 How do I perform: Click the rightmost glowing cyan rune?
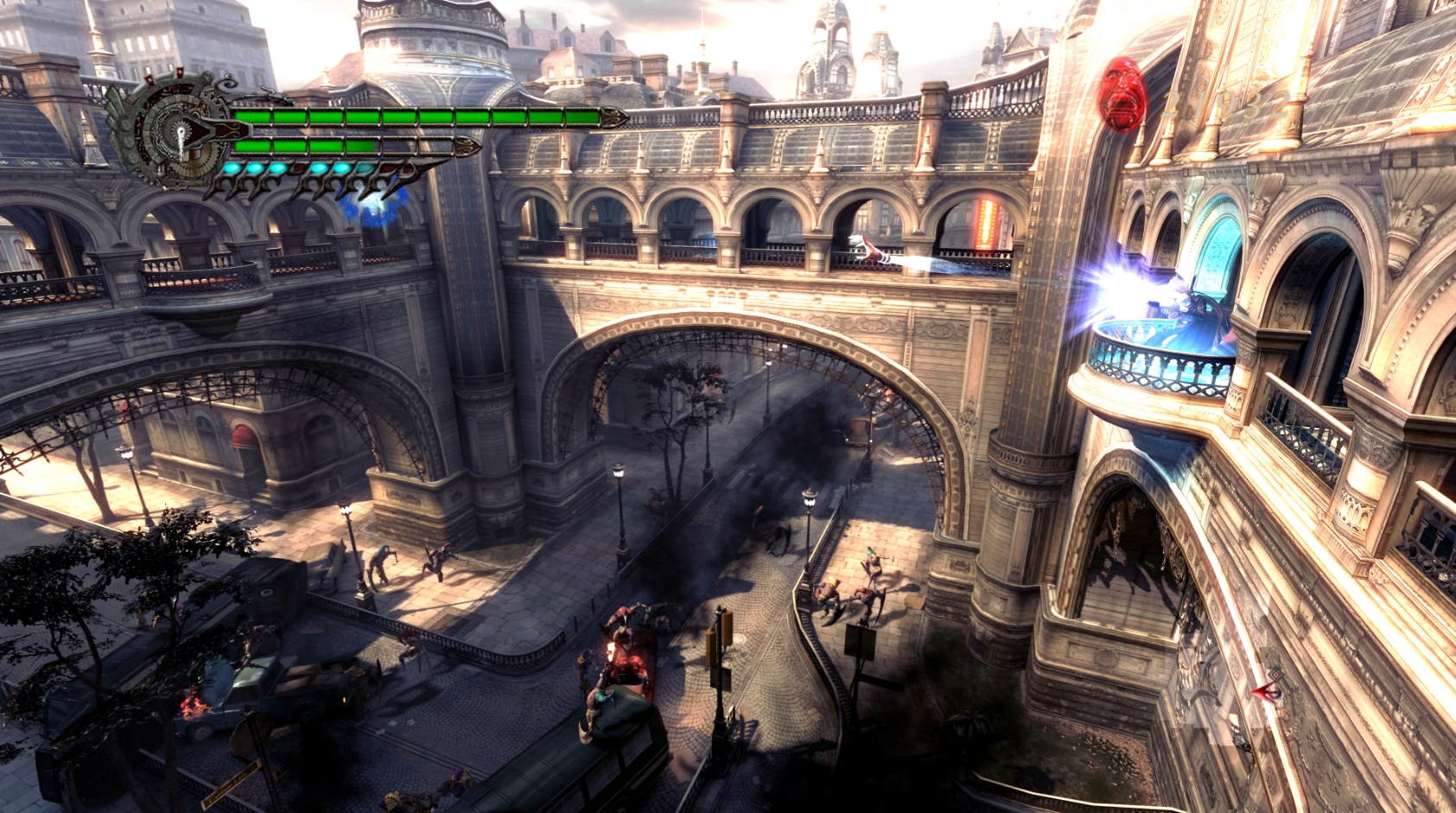click(x=363, y=166)
